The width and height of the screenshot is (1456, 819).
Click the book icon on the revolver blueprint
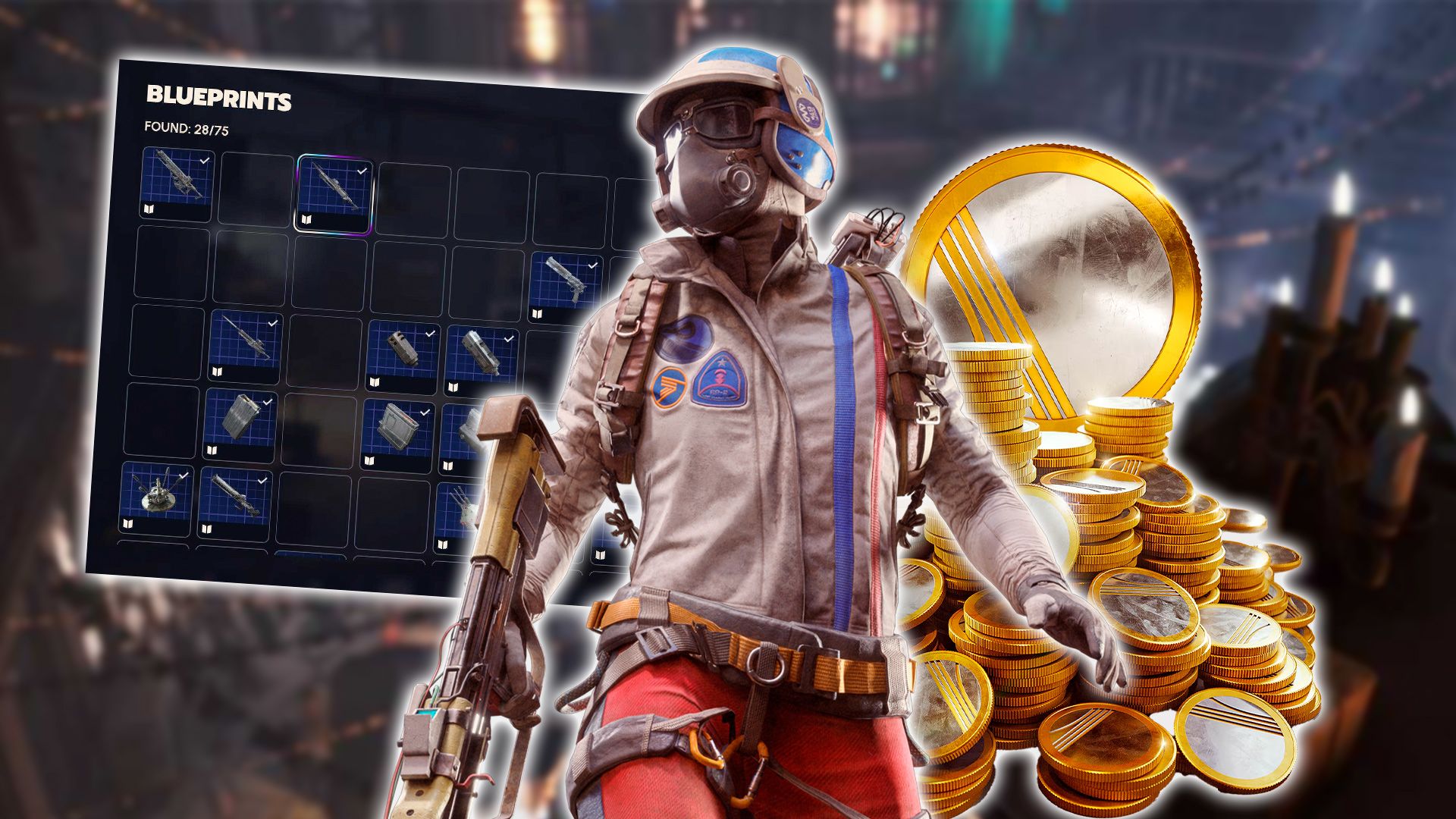(537, 313)
